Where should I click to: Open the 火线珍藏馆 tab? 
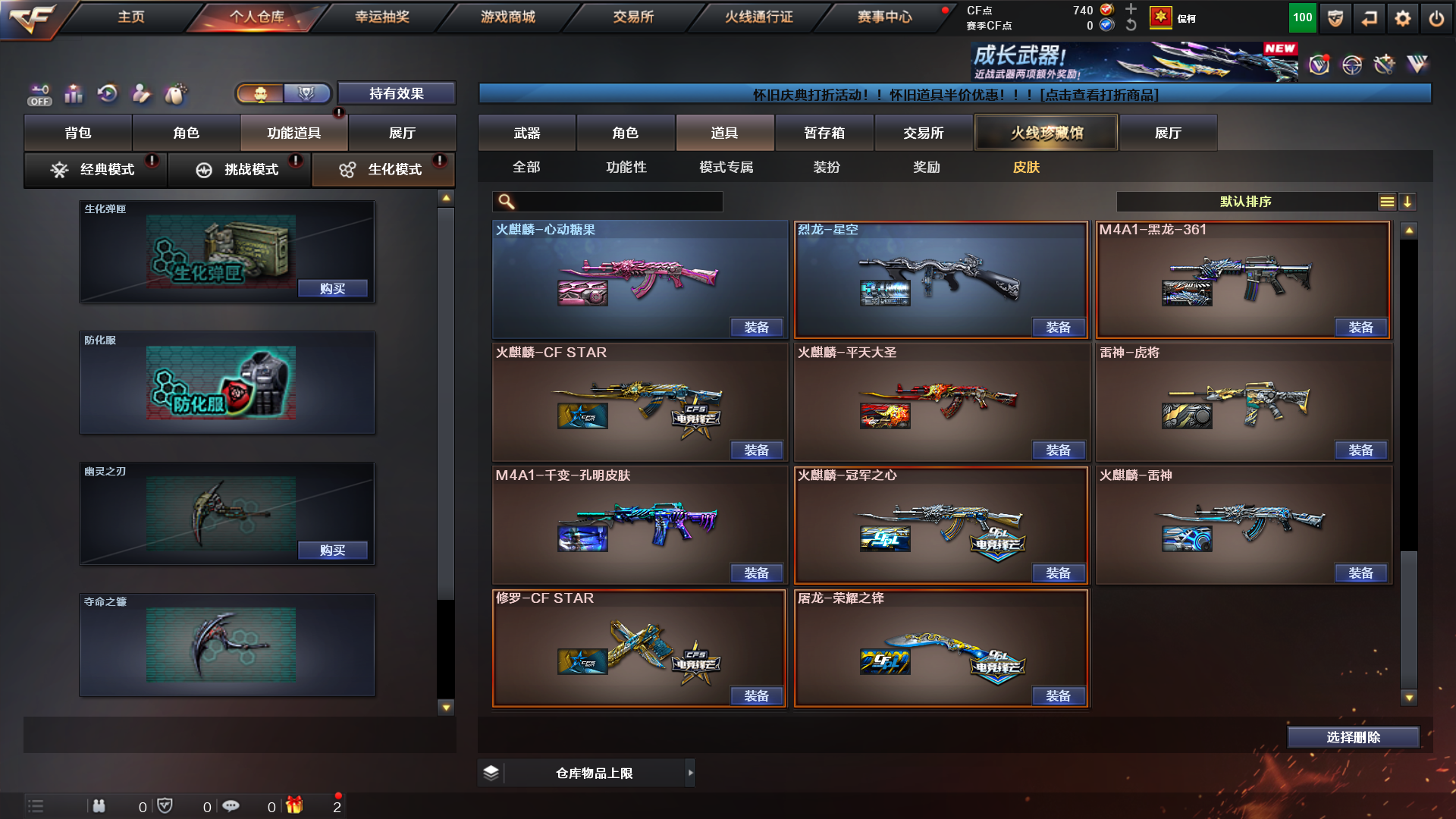1046,133
